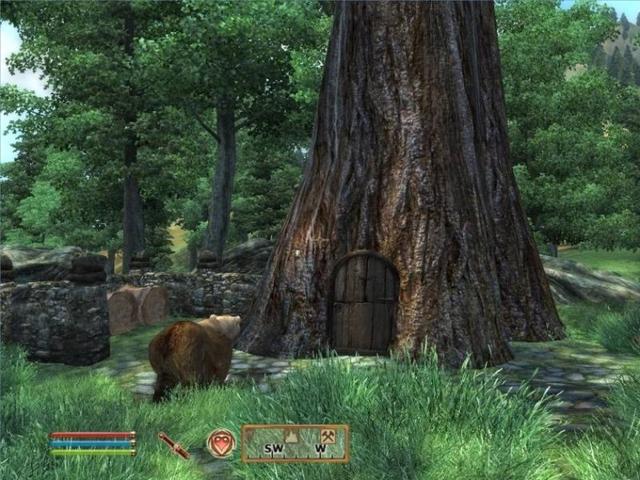This screenshot has width=640, height=480.
Task: Click the heart spell icon
Action: 221,443
